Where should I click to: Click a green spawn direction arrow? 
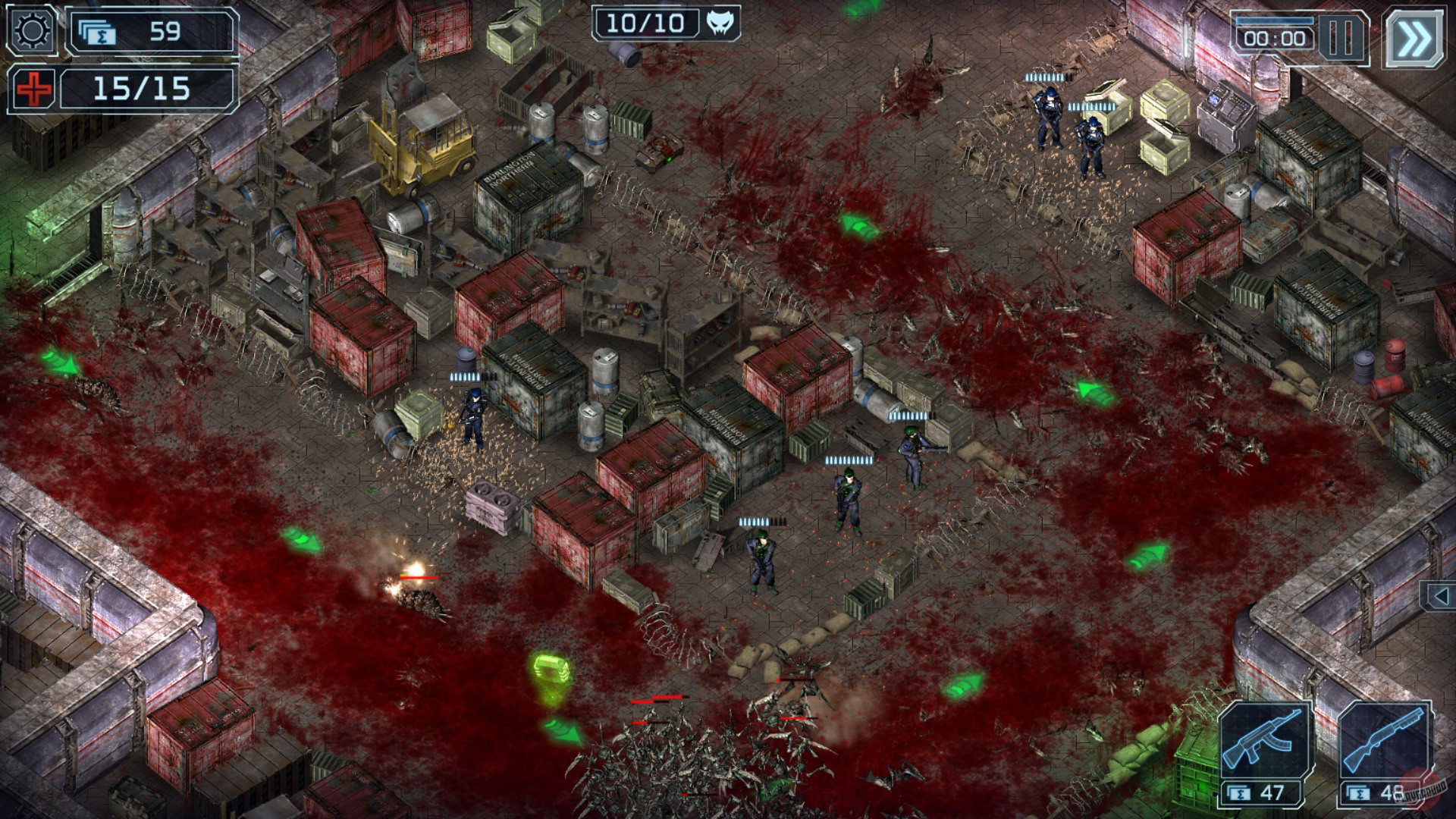click(855, 227)
